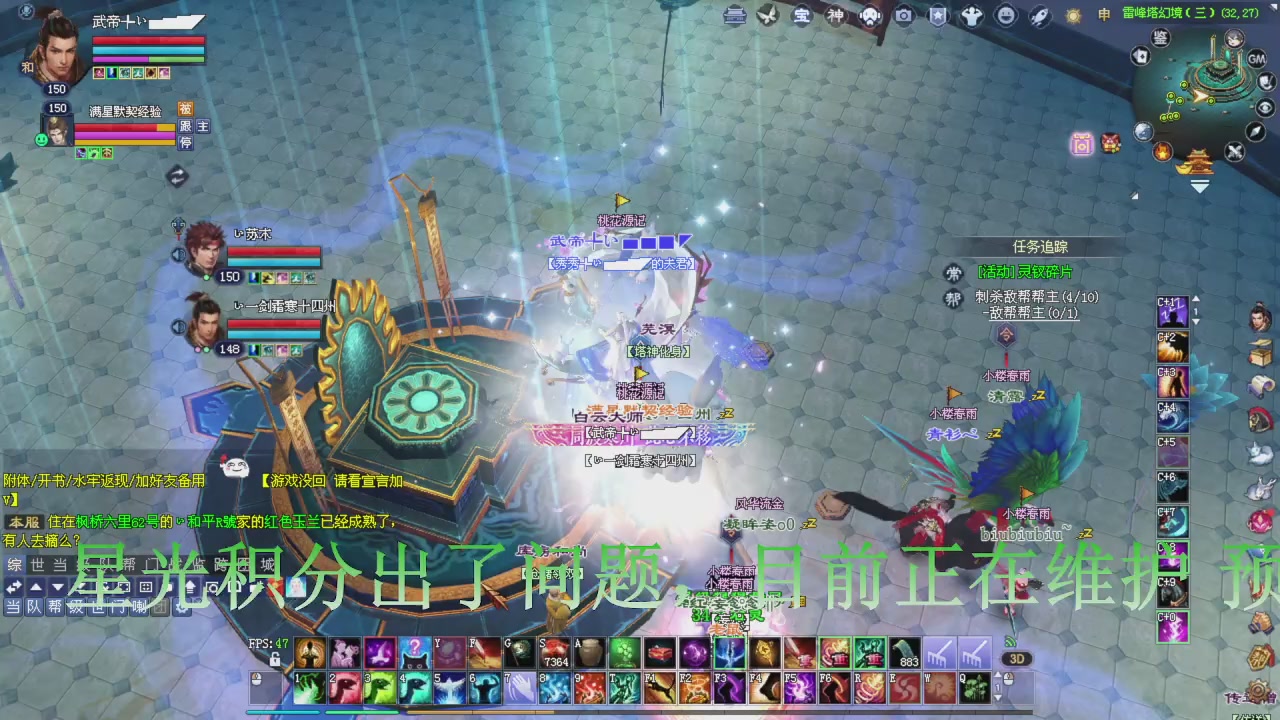Viewport: 1280px width, 720px height.
Task: Click the 停 stop toggle on follower frame
Action: (x=185, y=142)
